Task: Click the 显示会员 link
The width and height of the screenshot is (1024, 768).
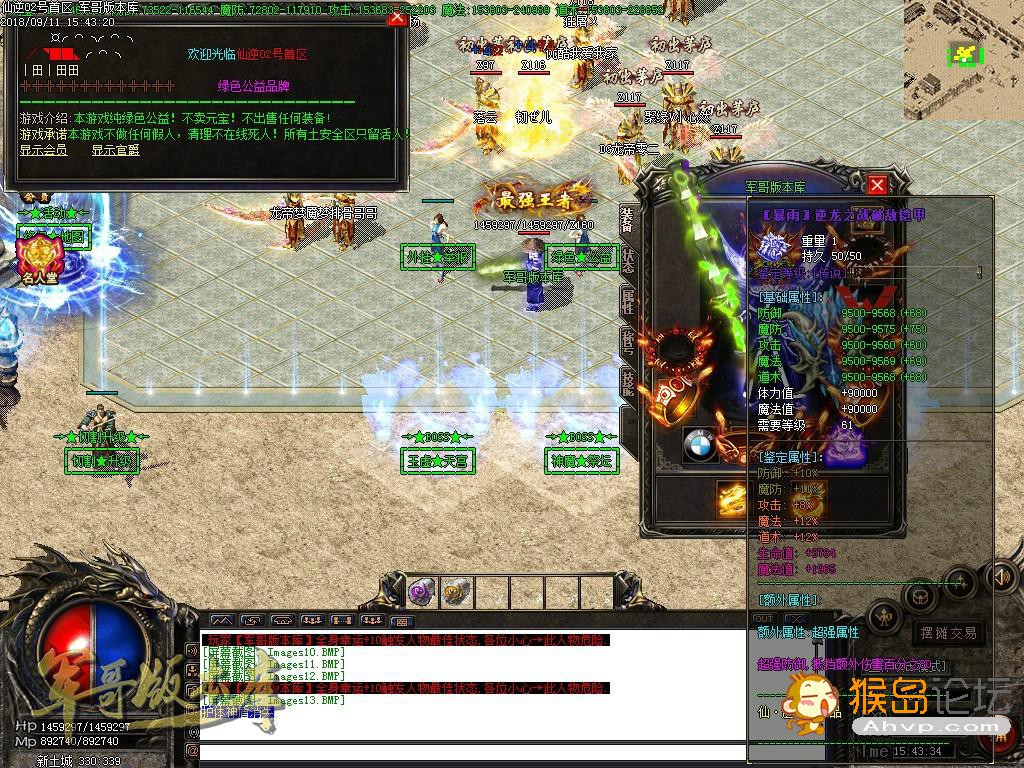Action: tap(43, 151)
